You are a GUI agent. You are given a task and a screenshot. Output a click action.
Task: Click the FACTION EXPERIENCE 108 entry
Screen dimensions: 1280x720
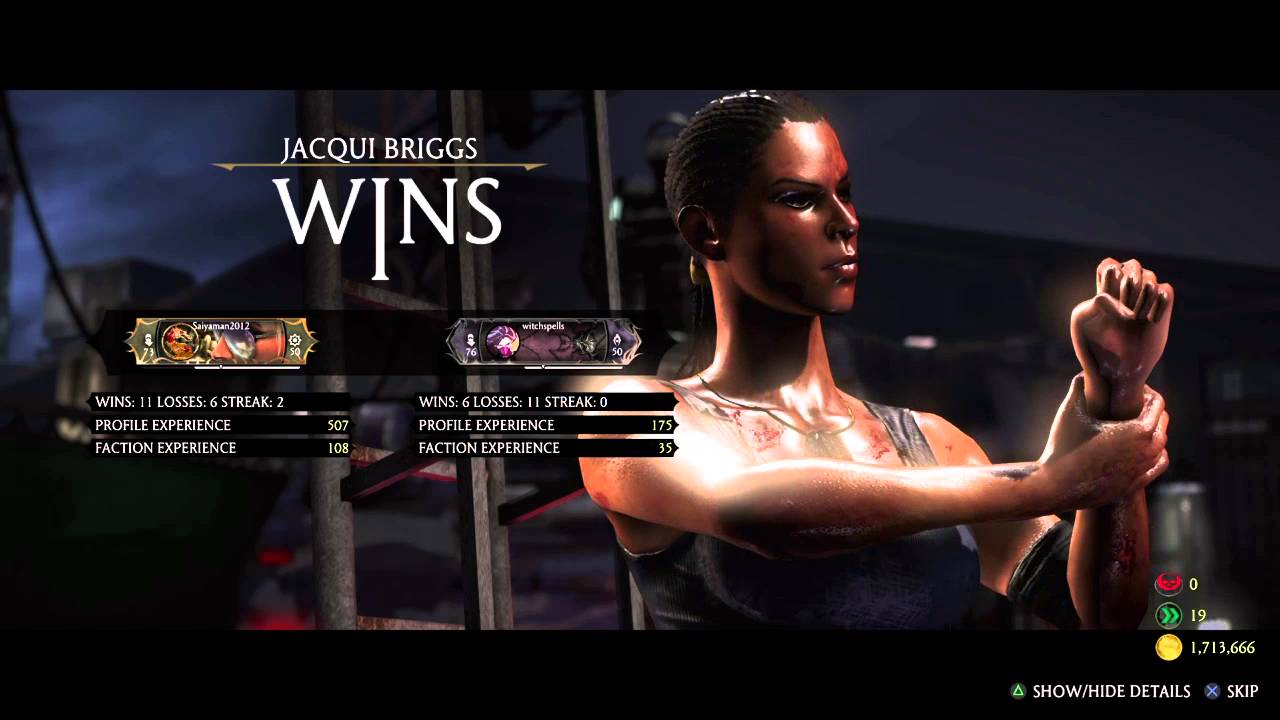click(x=220, y=448)
